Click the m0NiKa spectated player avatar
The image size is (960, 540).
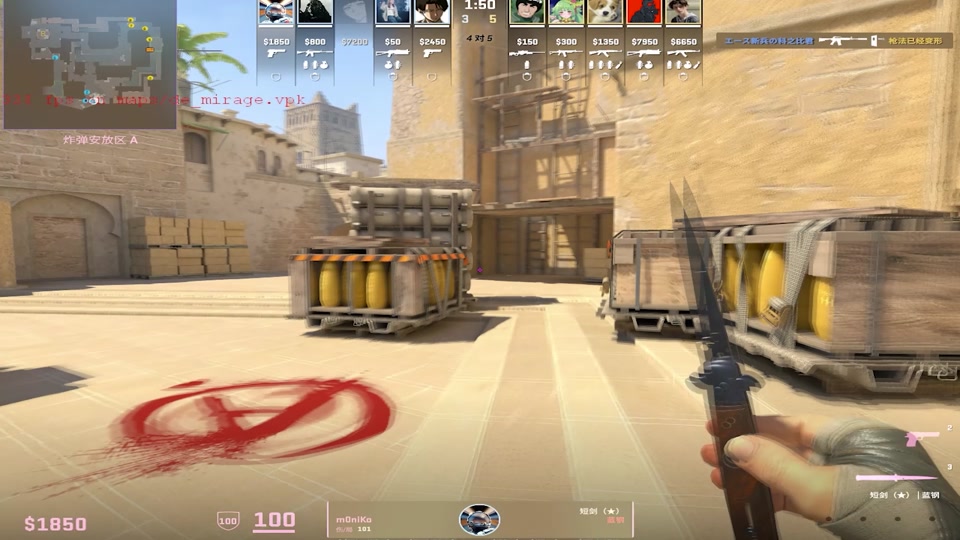(479, 519)
